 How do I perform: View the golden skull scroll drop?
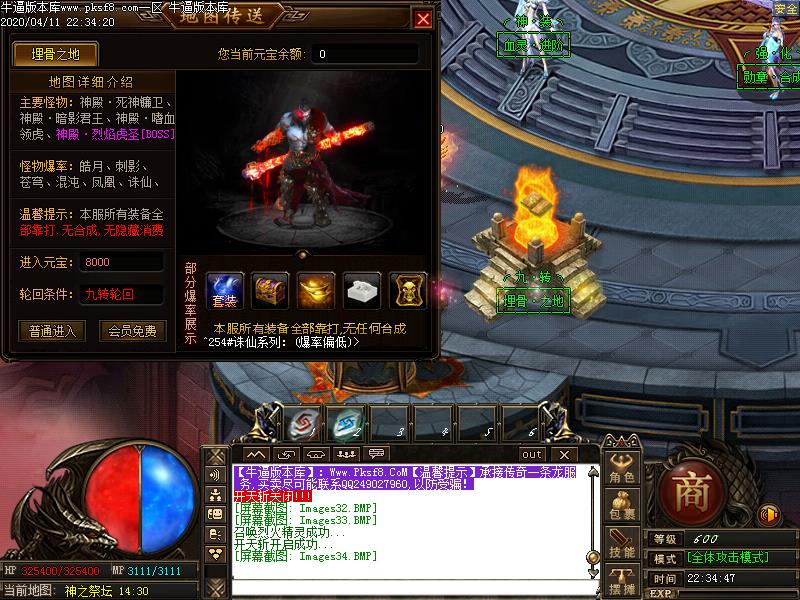click(408, 290)
